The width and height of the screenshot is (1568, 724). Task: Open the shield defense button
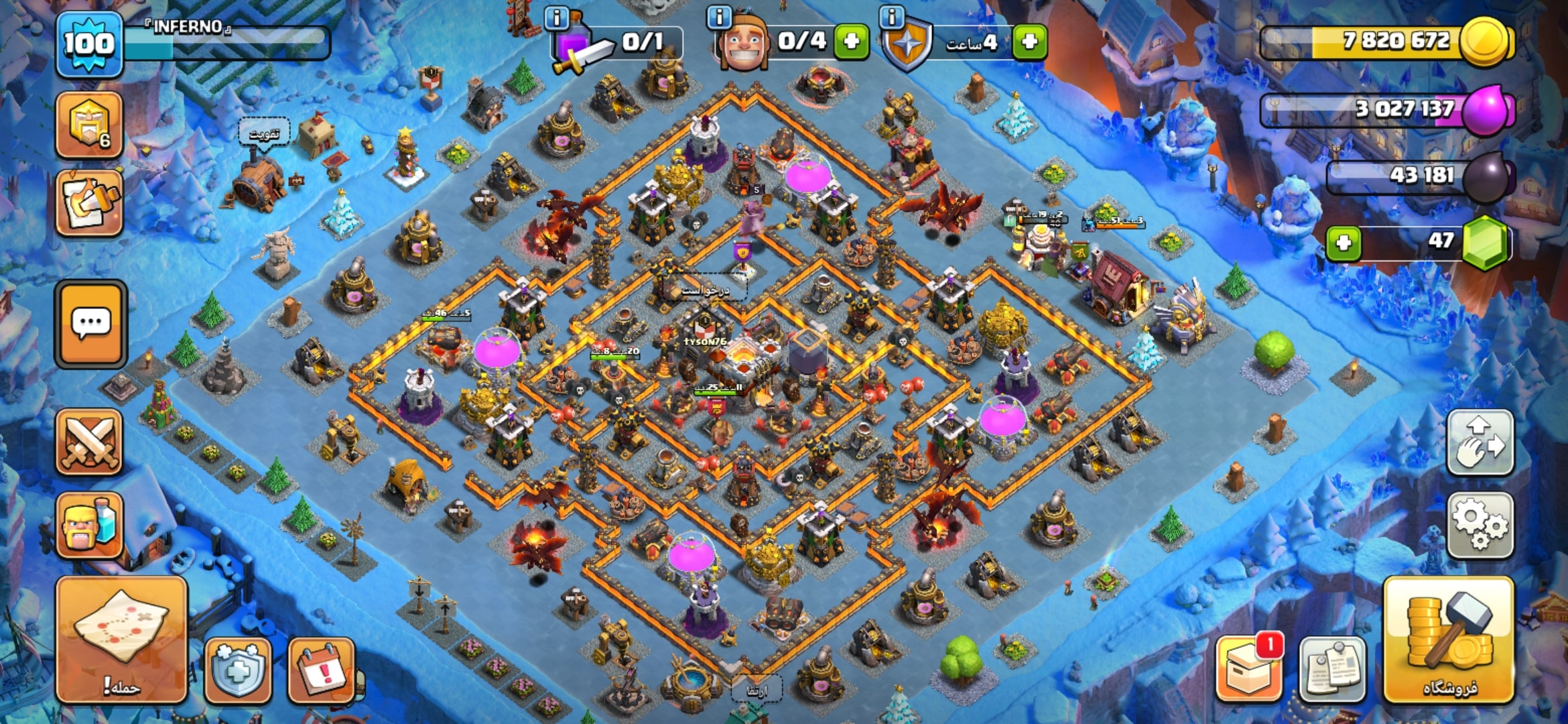pos(238,670)
